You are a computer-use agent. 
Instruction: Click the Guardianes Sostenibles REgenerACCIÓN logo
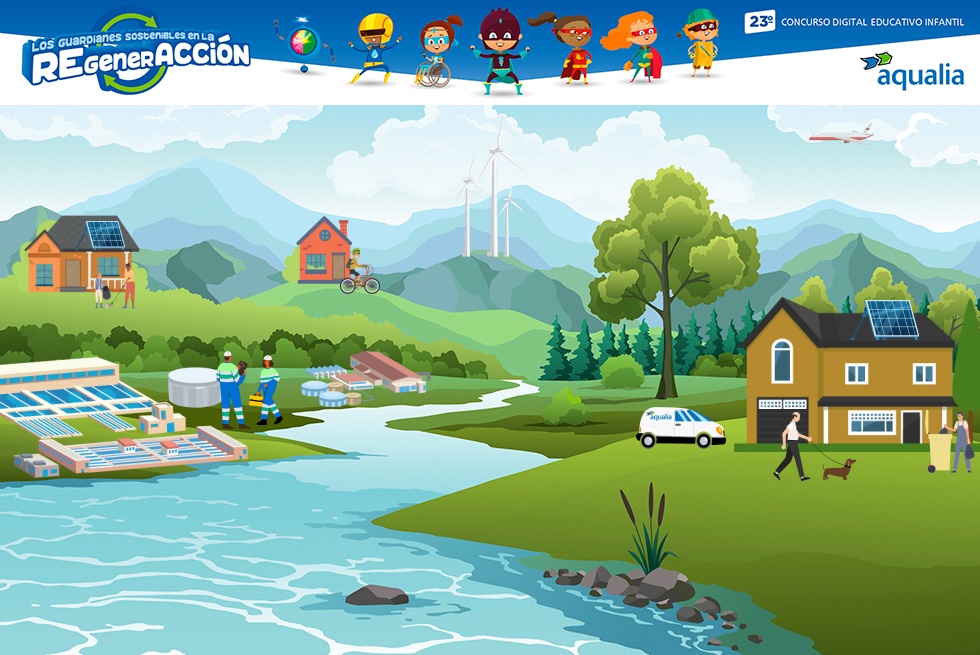[136, 56]
